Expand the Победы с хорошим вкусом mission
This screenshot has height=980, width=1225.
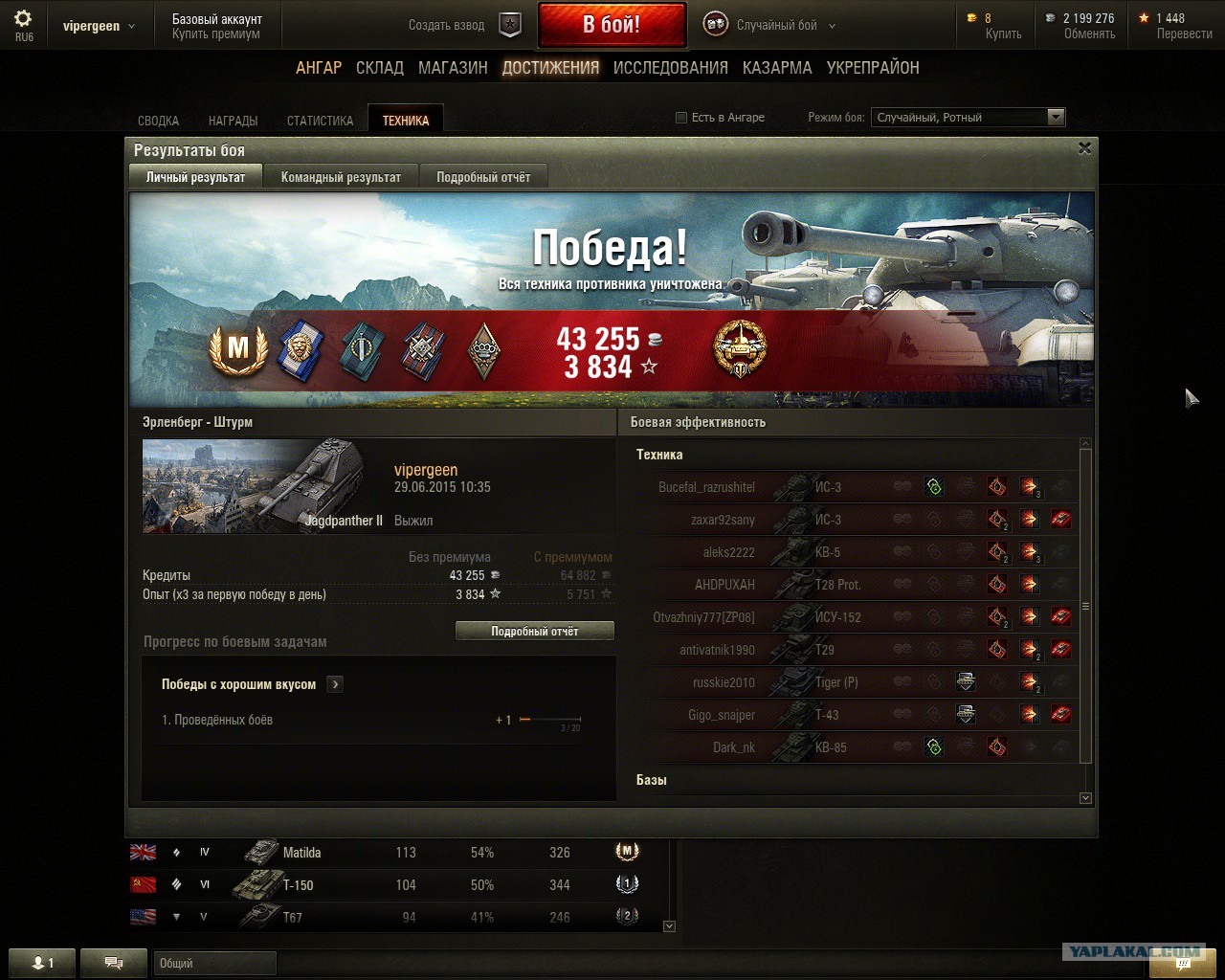pyautogui.click(x=335, y=684)
